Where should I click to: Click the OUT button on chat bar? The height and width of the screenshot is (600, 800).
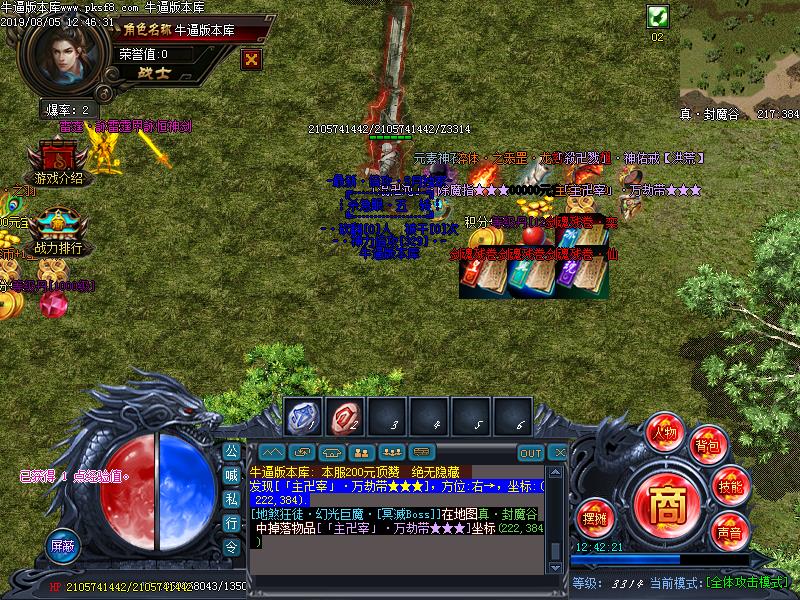click(531, 453)
